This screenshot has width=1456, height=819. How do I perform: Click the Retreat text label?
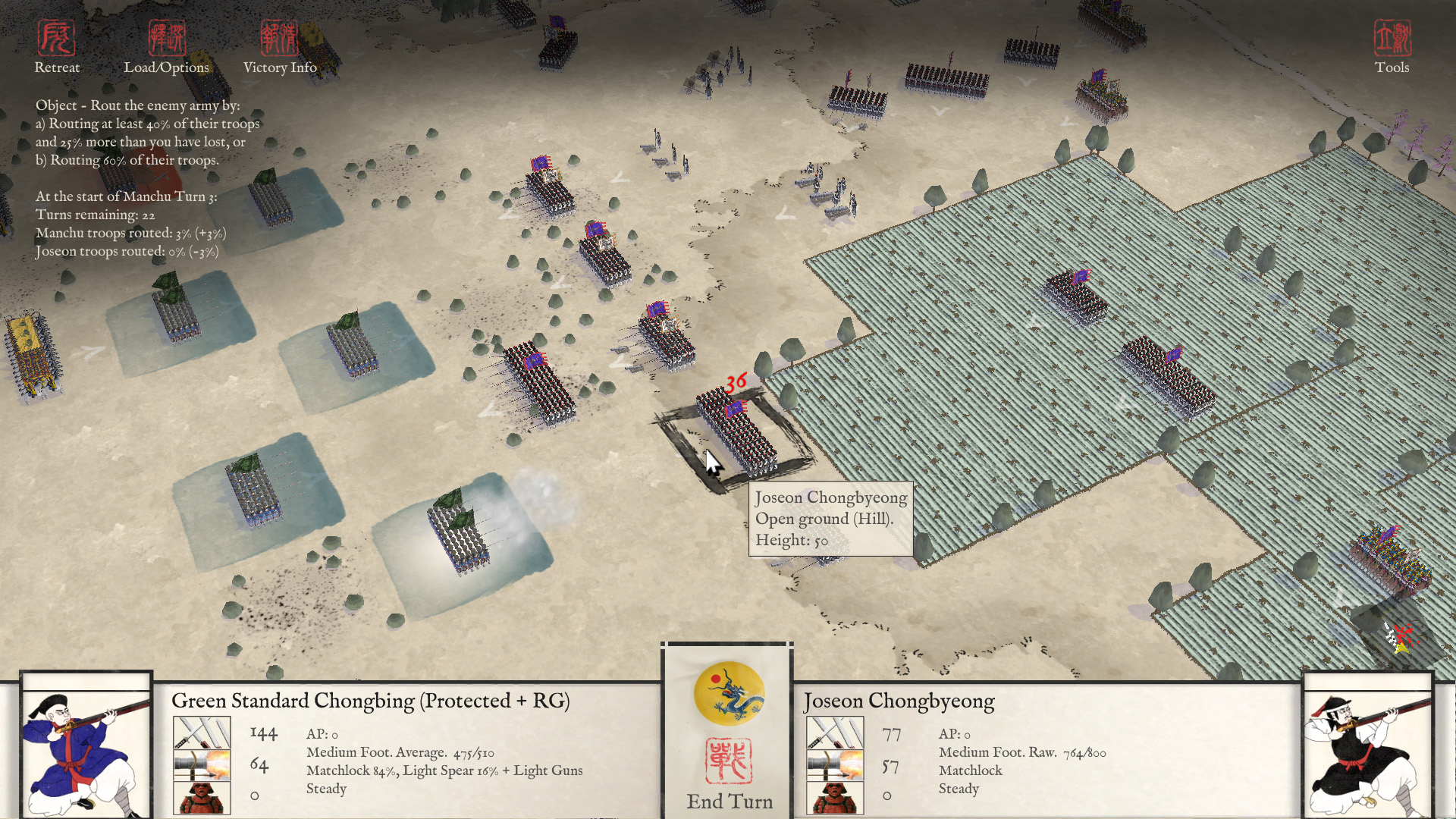(58, 67)
